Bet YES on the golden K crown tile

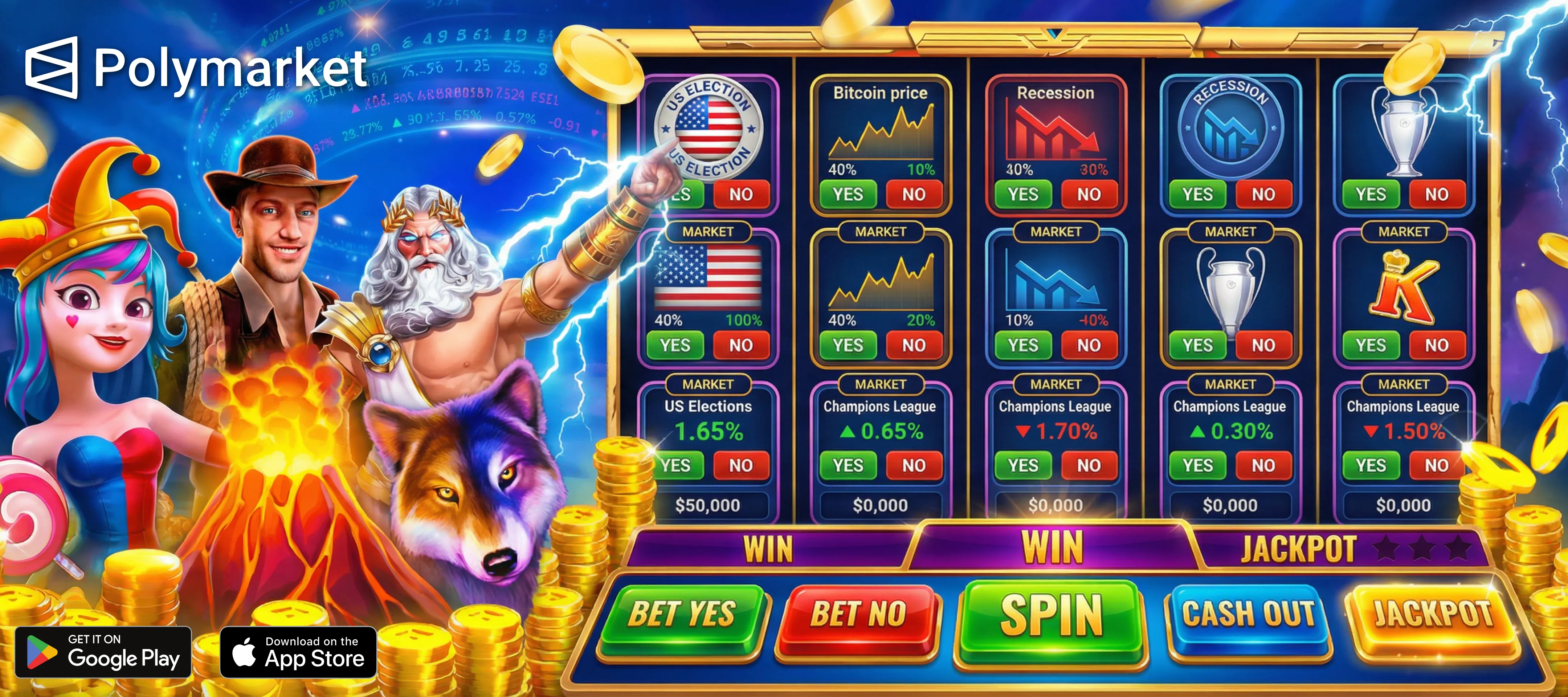point(1370,345)
